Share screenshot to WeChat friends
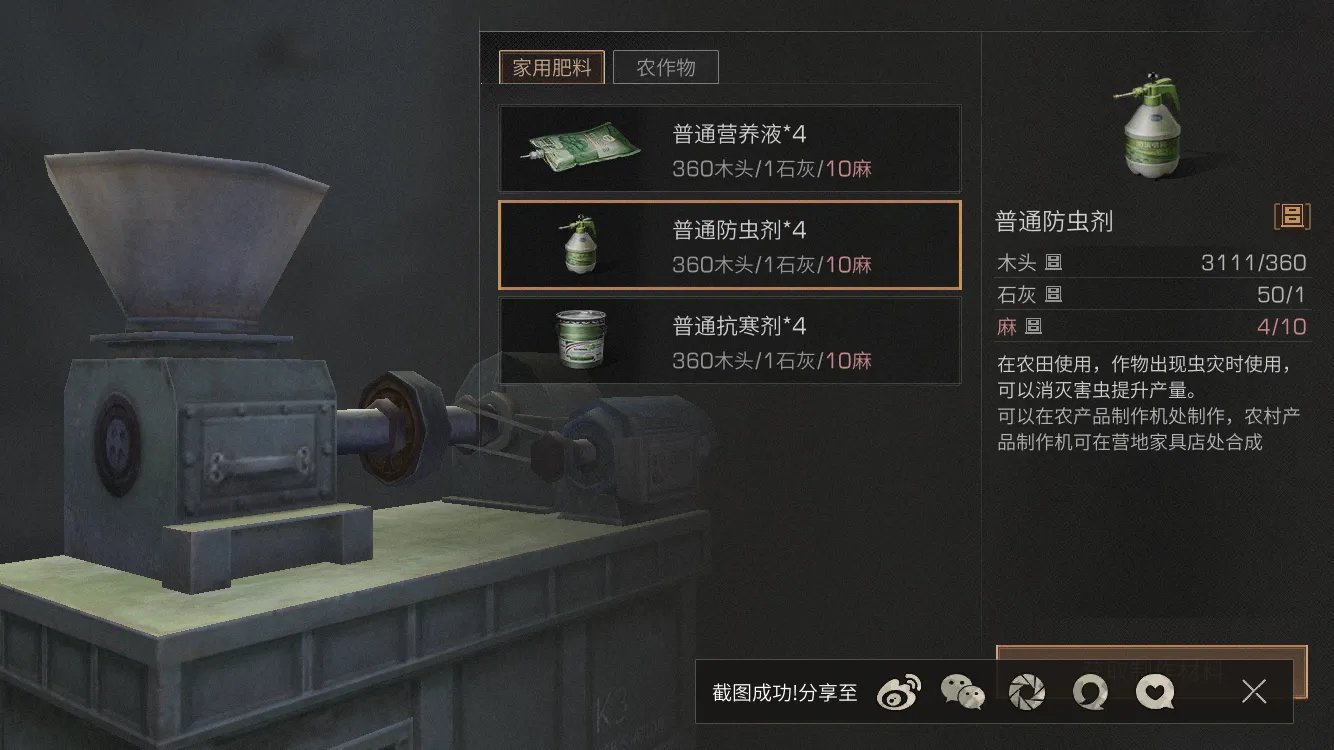 point(961,691)
